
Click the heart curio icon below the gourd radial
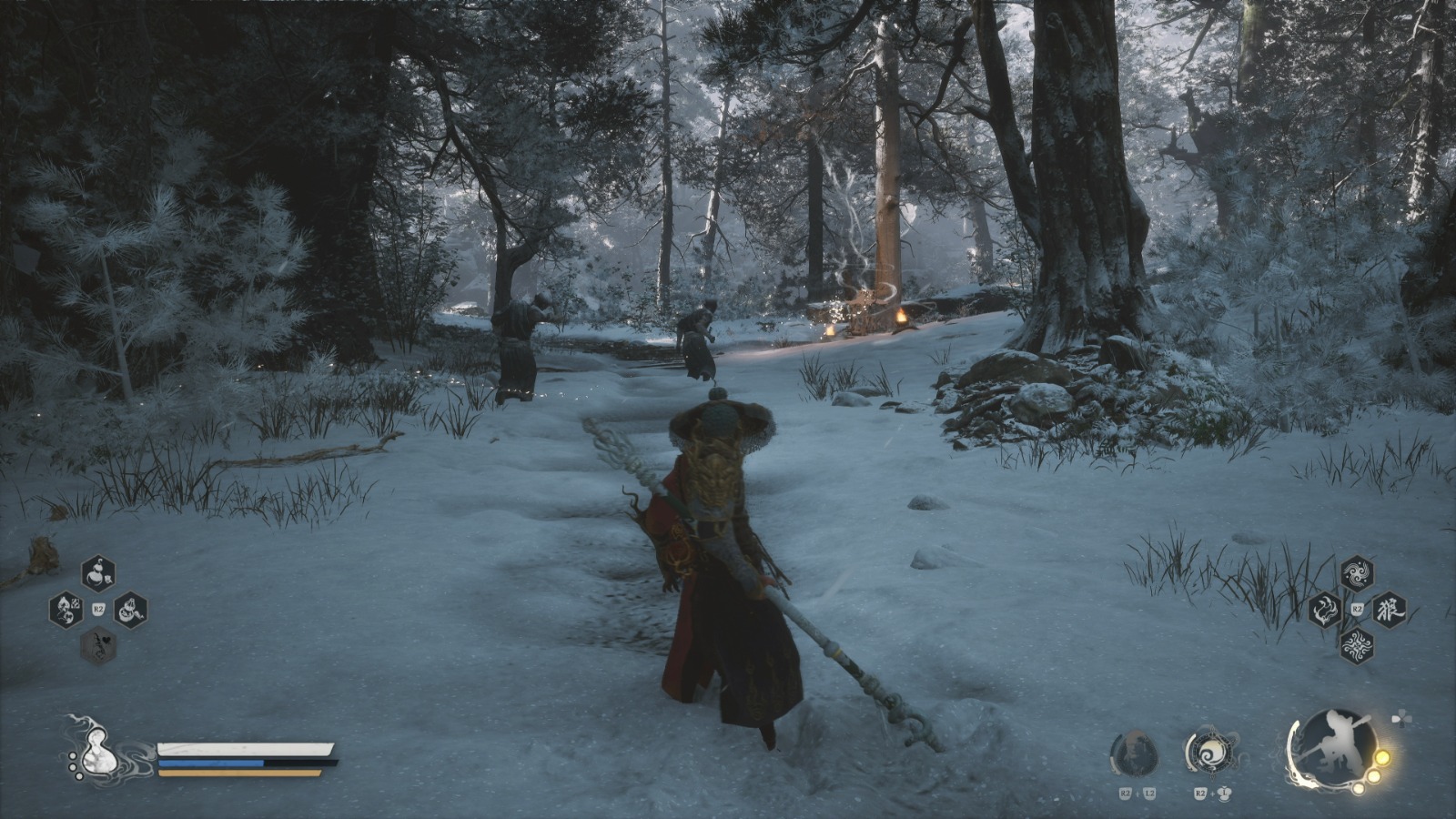coord(97,644)
